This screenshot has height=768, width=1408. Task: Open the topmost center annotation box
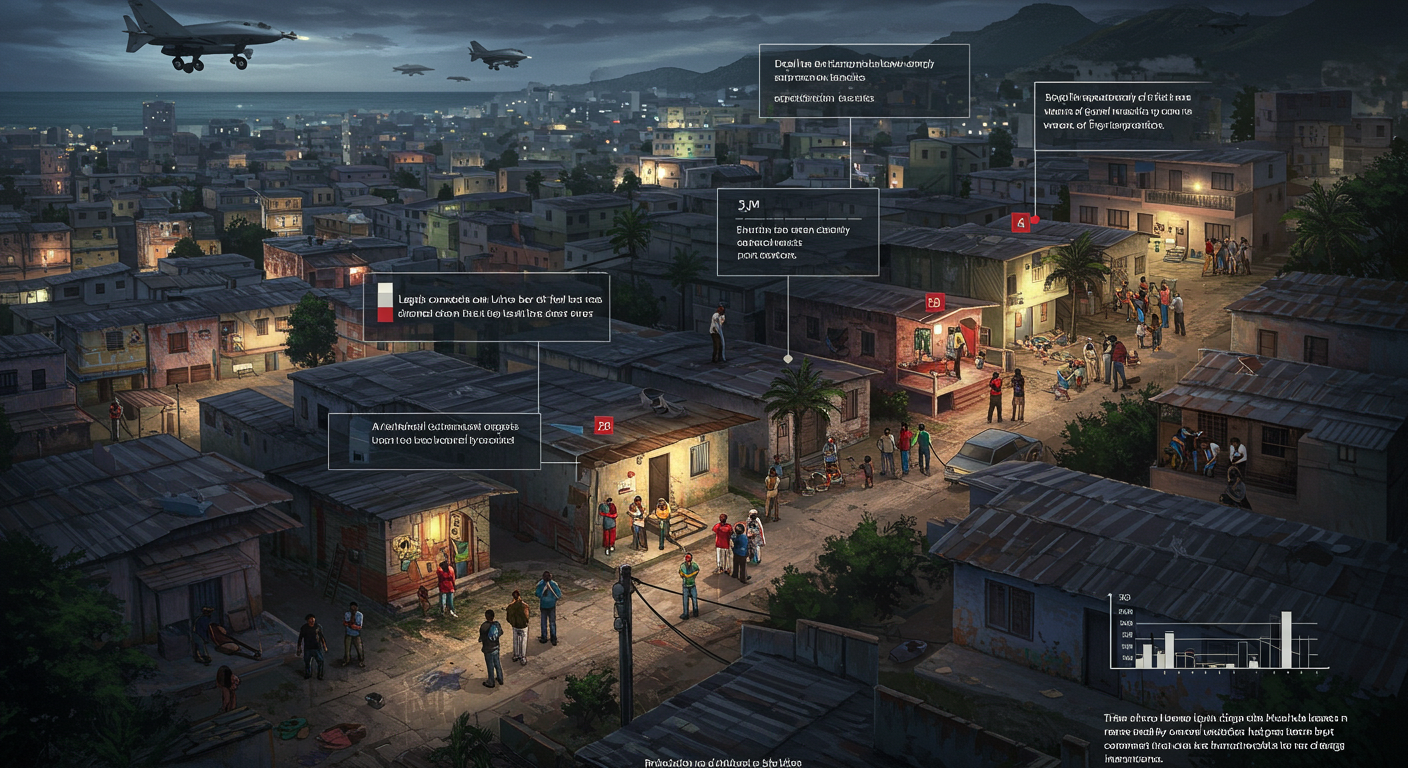point(864,81)
